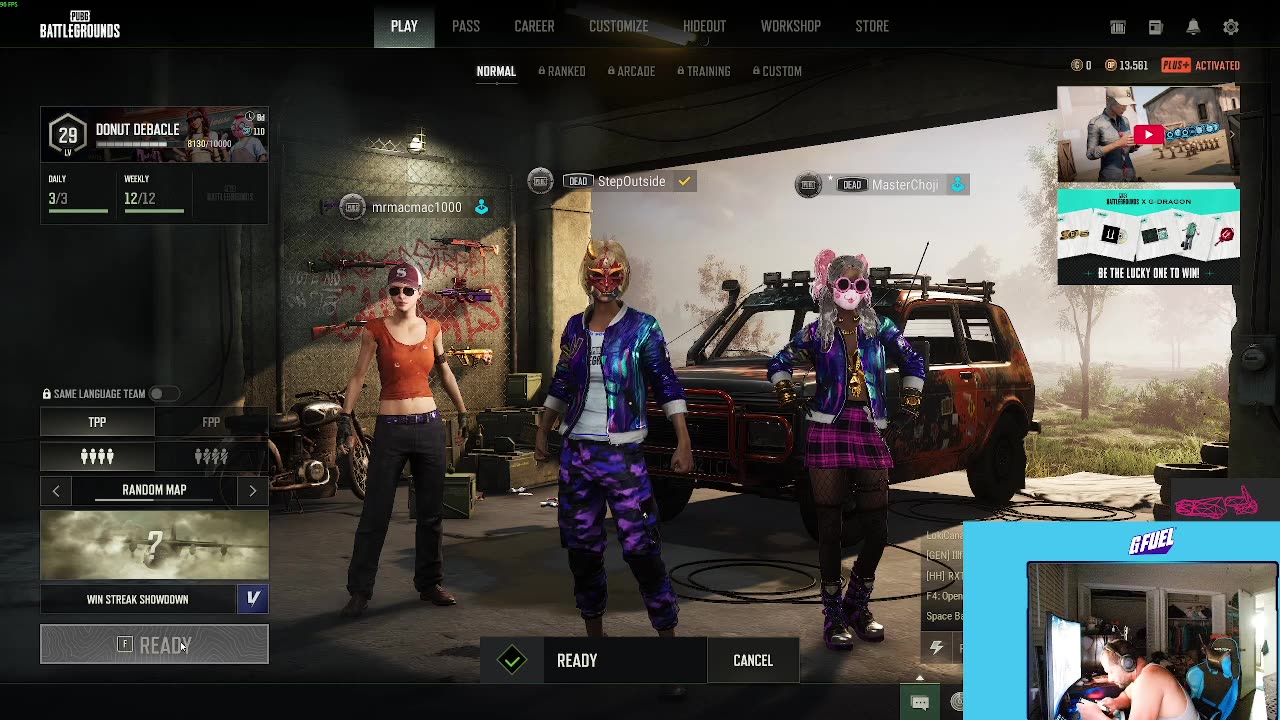Show previous map with left arrow
Viewport: 1280px width, 720px height.
click(x=56, y=490)
